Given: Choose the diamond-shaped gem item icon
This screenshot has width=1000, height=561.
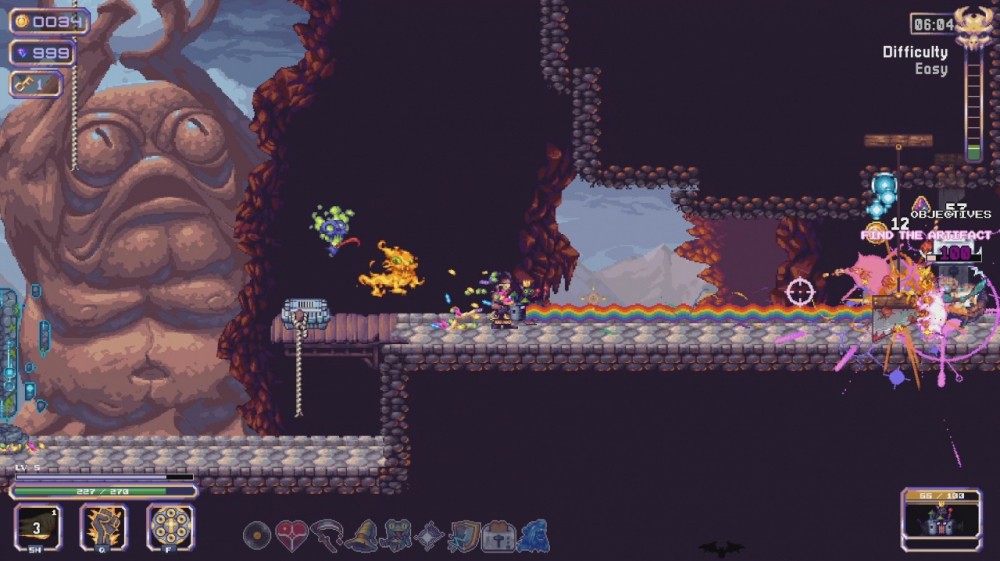Looking at the screenshot, I should point(430,536).
